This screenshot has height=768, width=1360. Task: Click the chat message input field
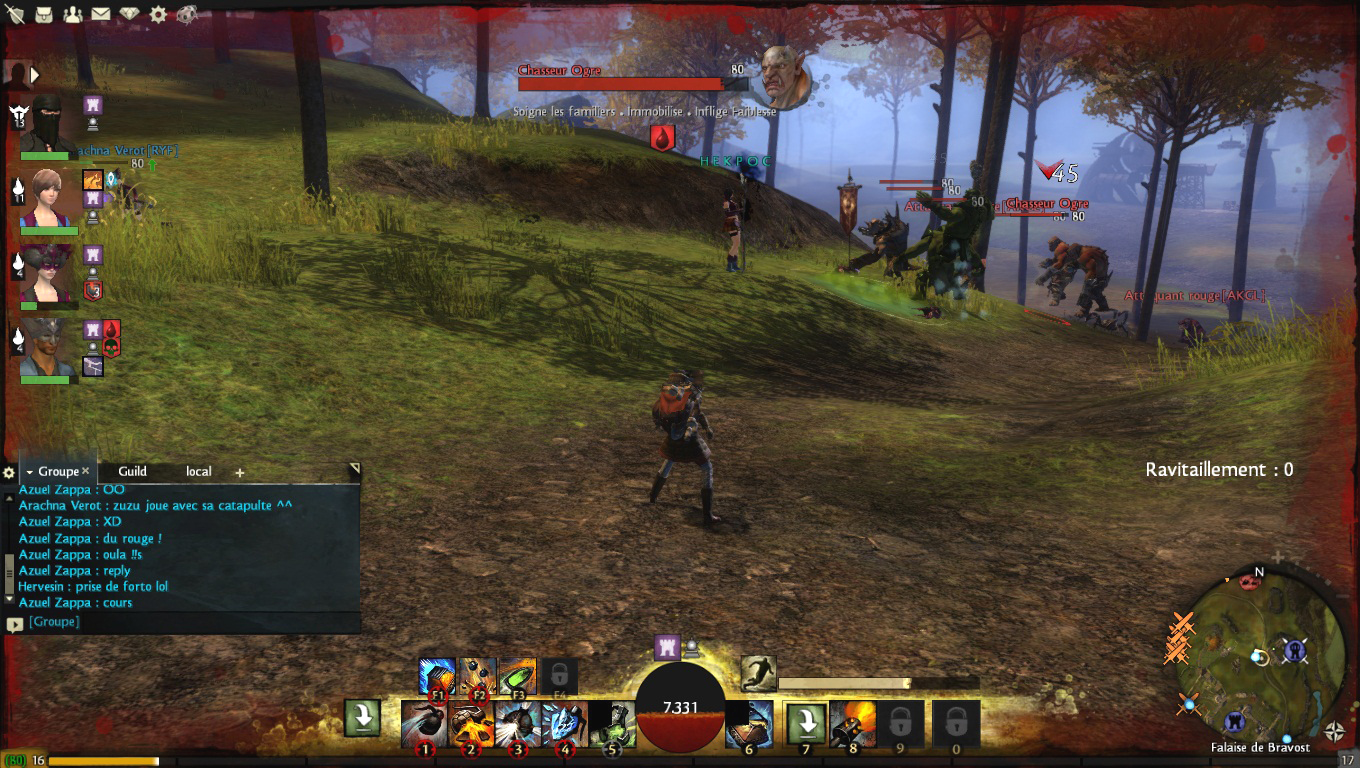190,622
